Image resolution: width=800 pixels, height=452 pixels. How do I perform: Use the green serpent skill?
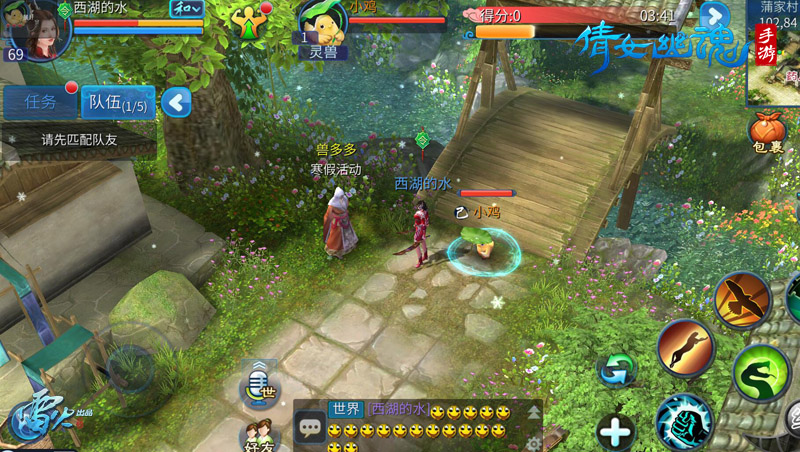coord(762,372)
